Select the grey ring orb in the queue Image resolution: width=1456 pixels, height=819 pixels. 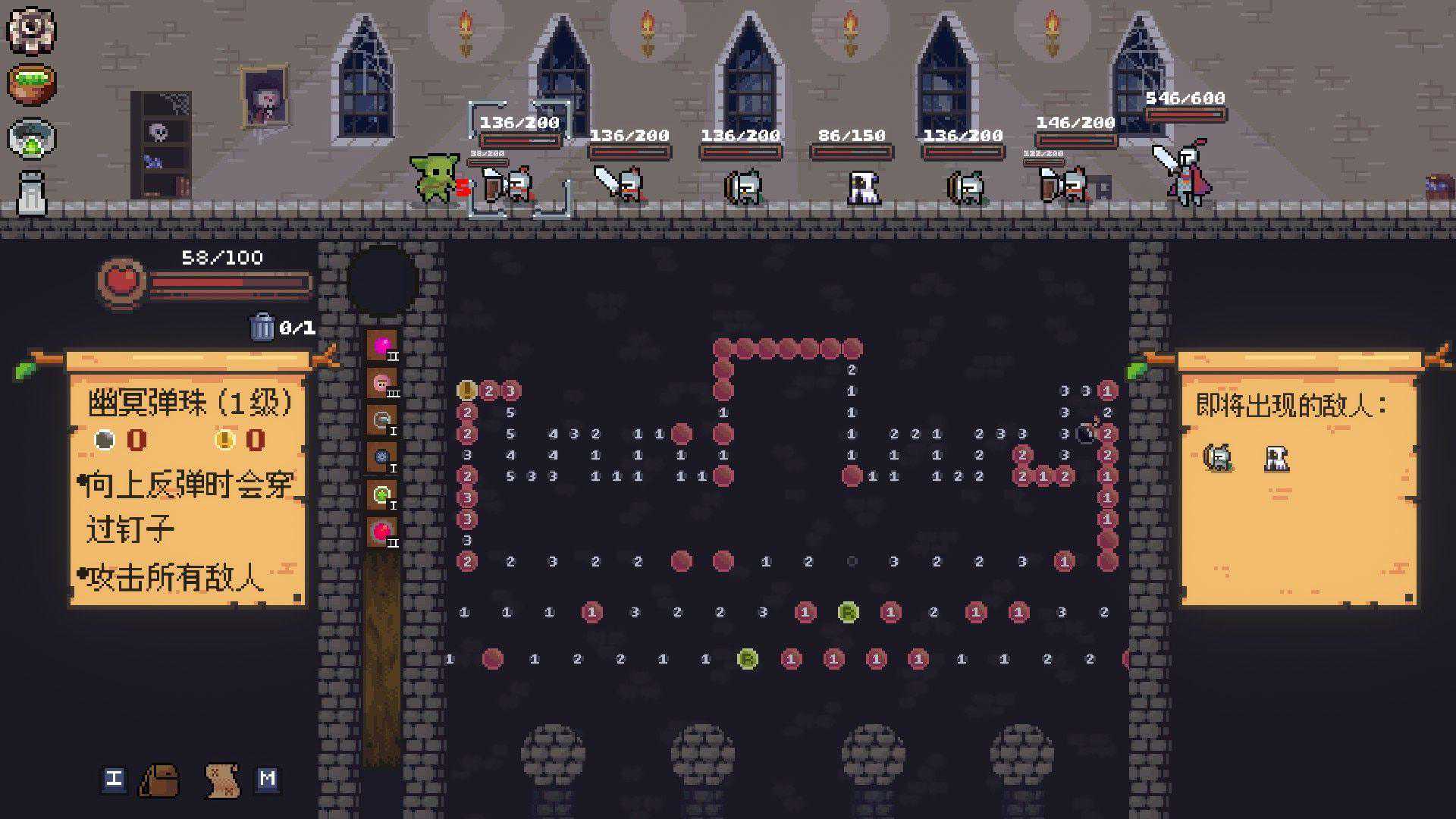point(382,421)
